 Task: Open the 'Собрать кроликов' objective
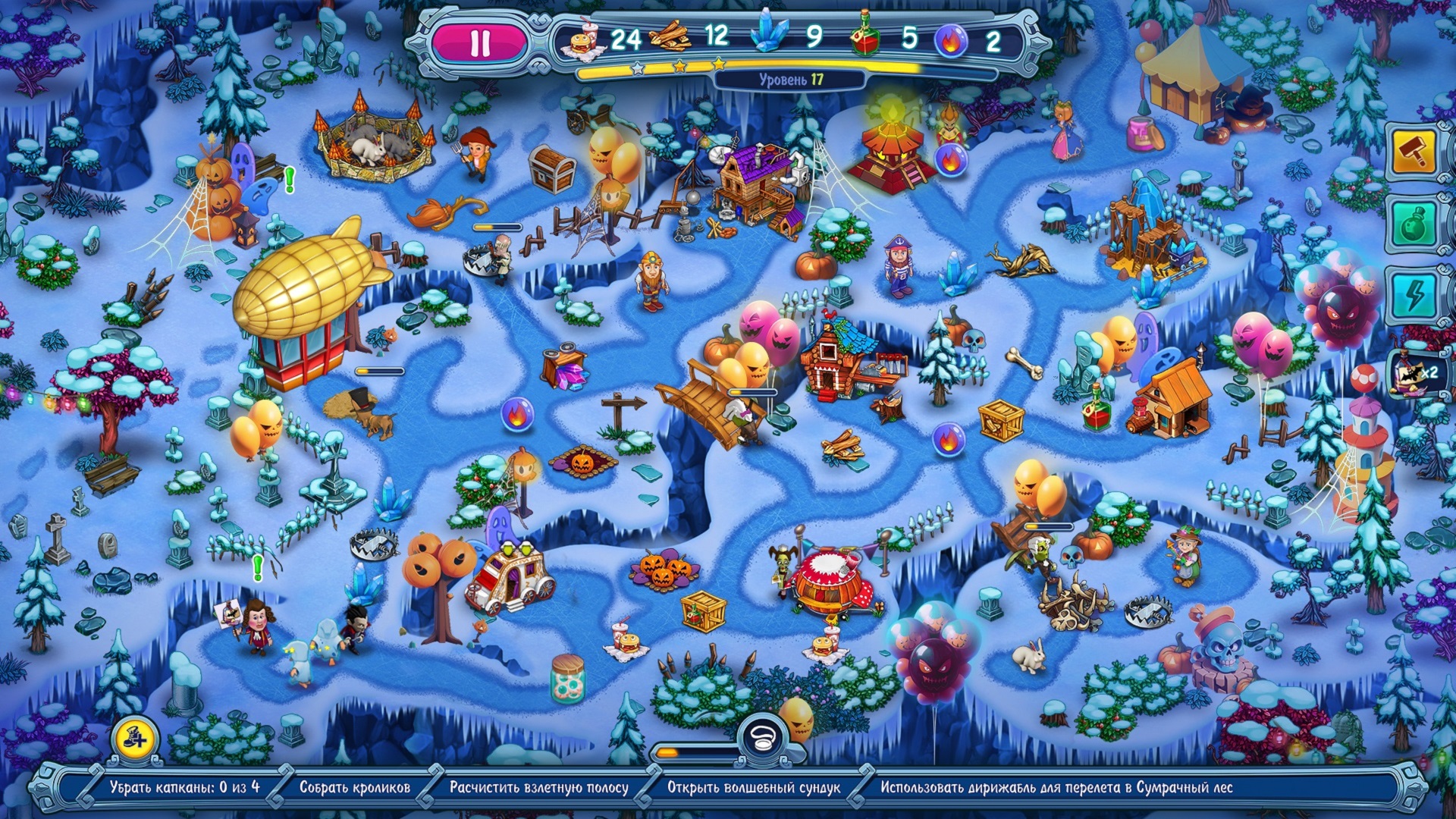tap(354, 787)
